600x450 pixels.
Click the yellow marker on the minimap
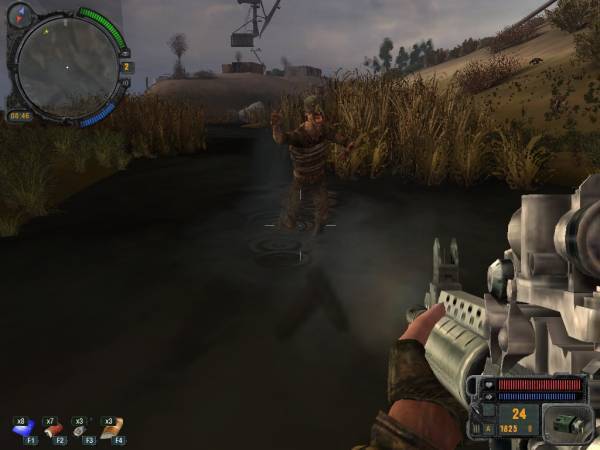point(44,31)
